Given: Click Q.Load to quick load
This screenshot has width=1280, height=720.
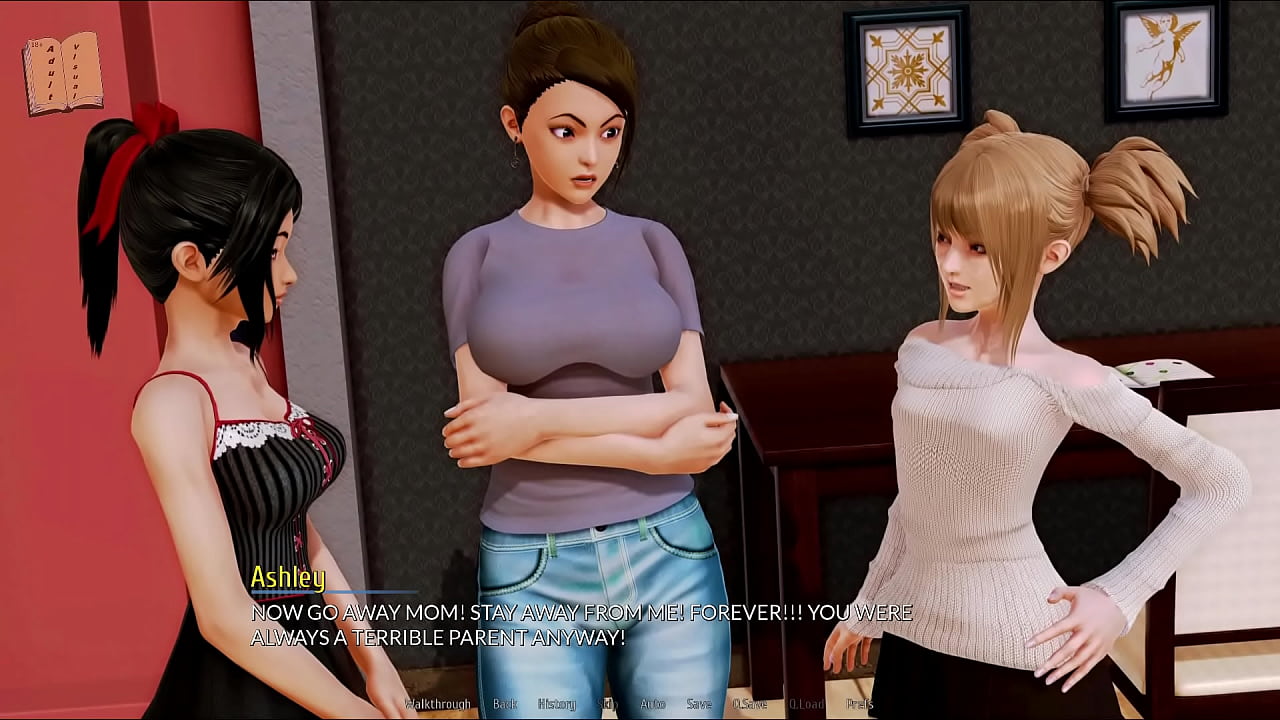Looking at the screenshot, I should [x=806, y=704].
